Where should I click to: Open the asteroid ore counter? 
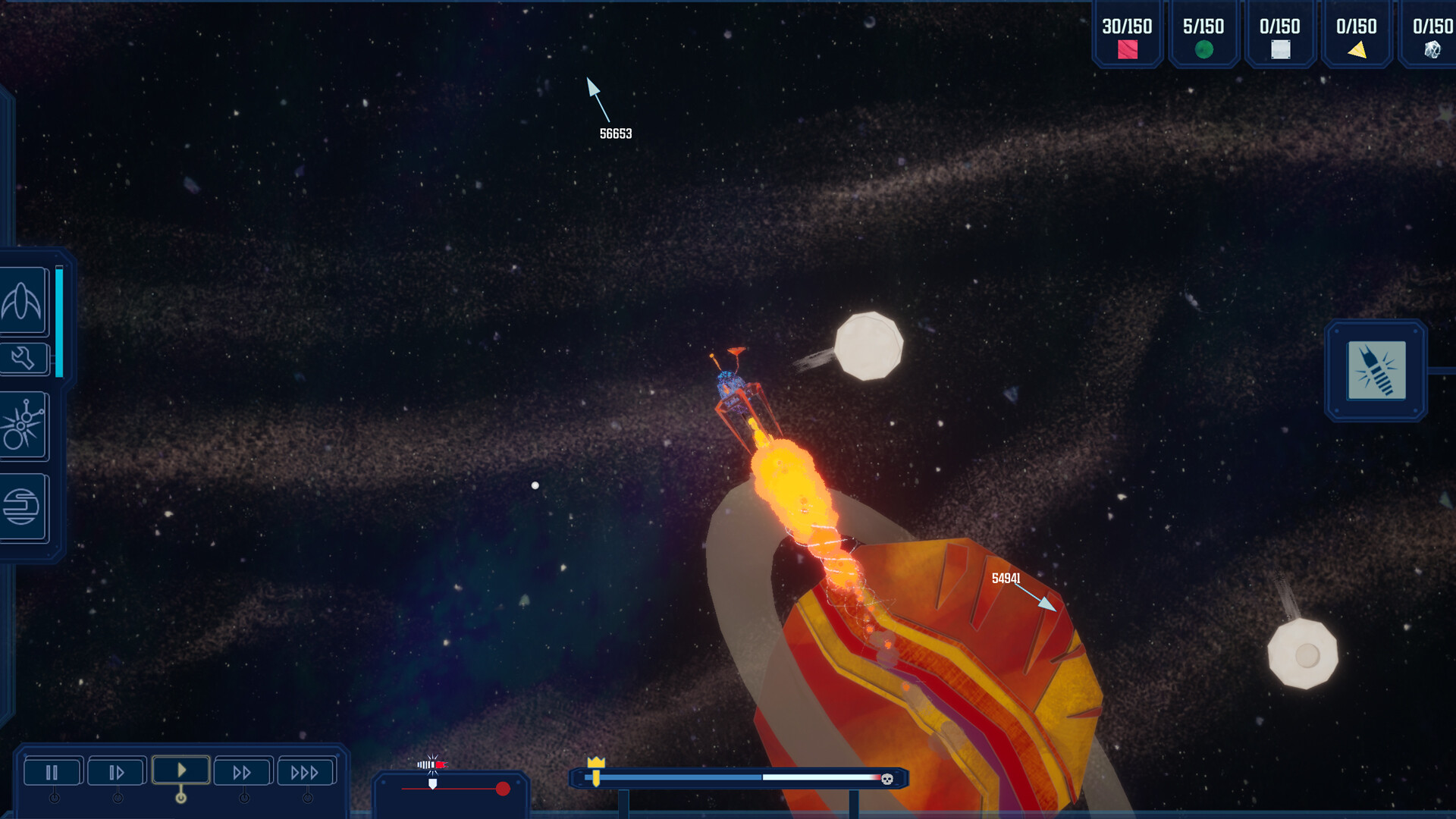pyautogui.click(x=1432, y=34)
